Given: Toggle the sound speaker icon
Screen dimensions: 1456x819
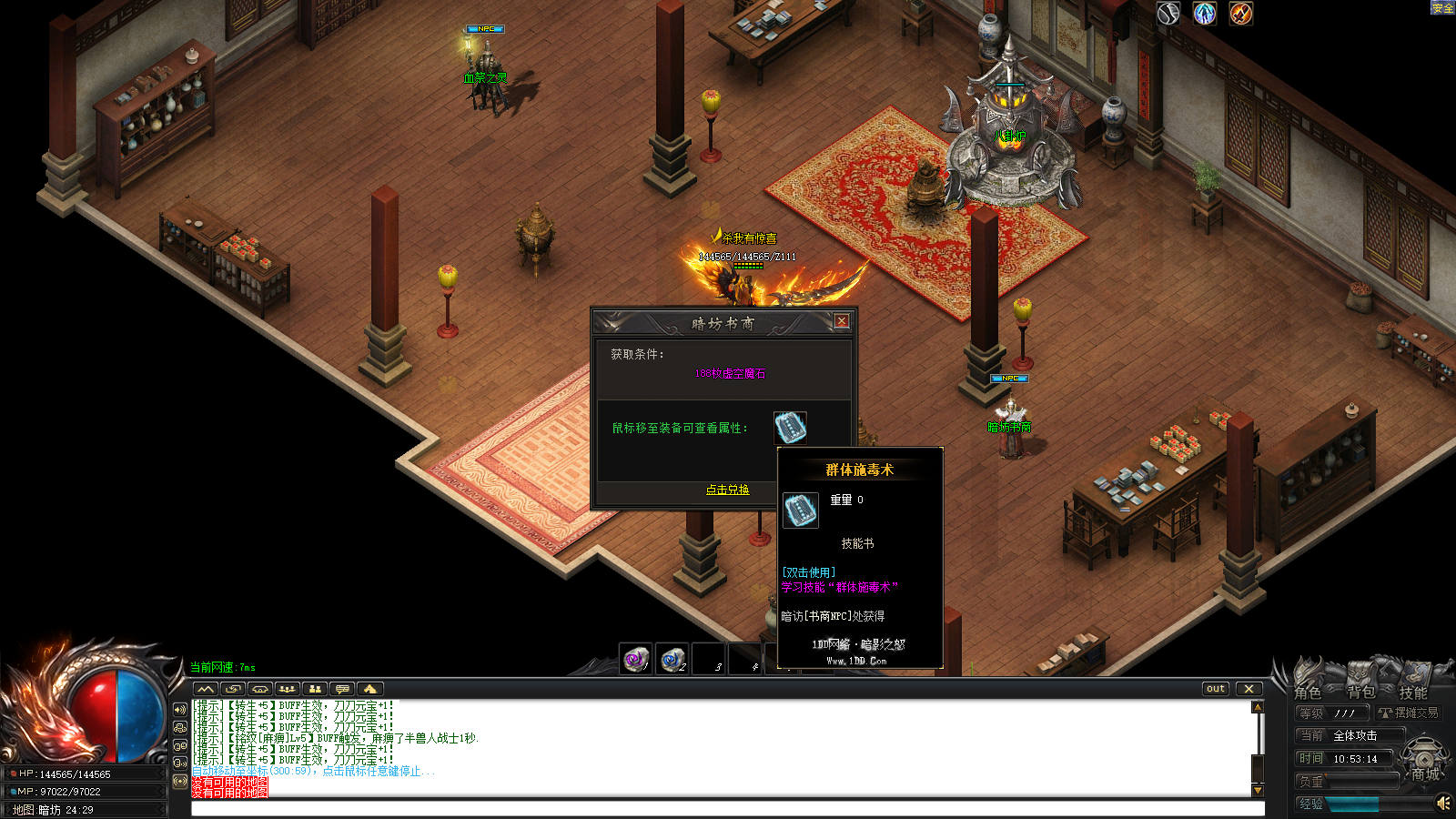Looking at the screenshot, I should [x=1442, y=803].
